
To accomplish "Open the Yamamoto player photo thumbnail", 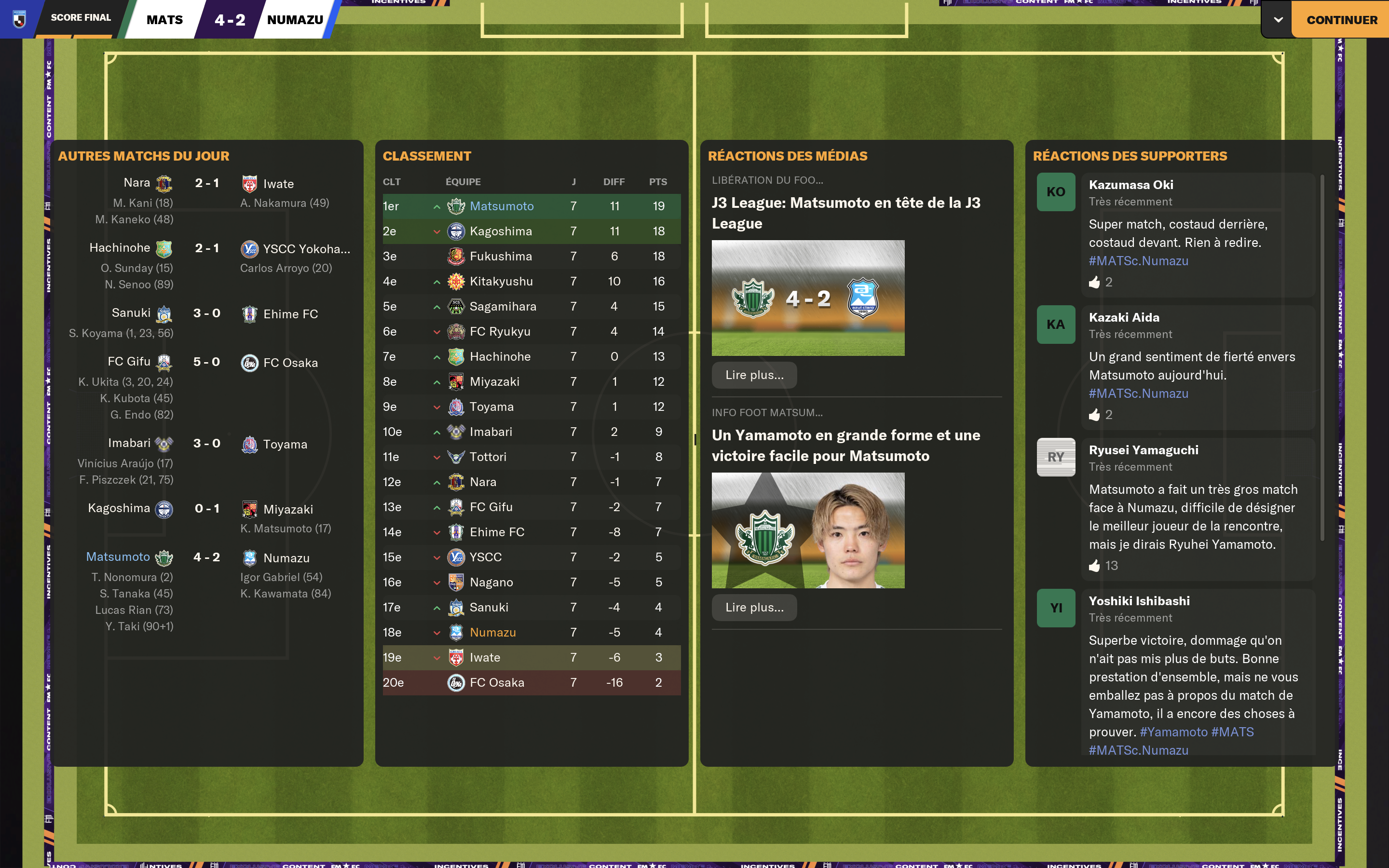I will click(x=807, y=530).
